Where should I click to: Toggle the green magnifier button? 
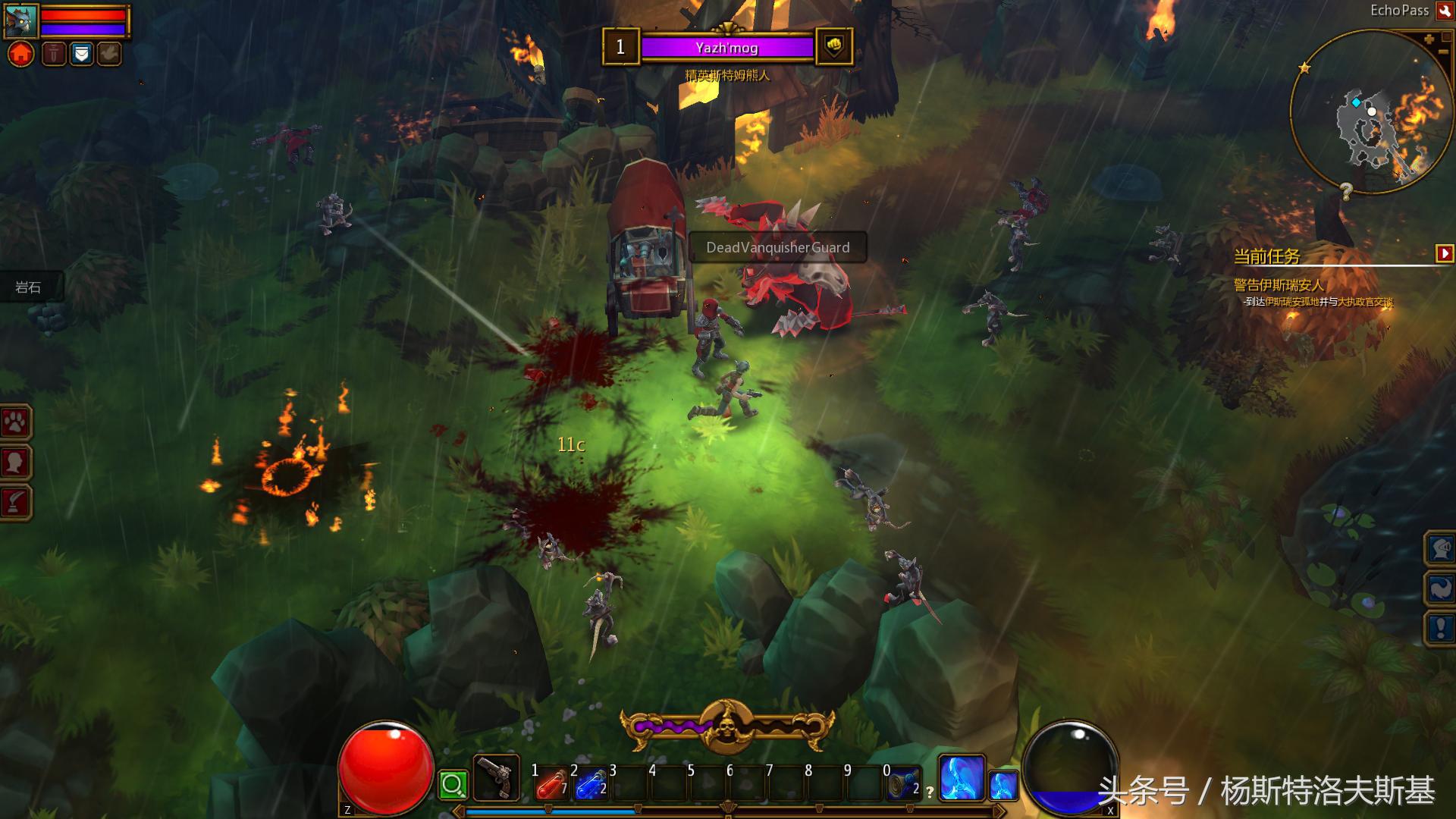tap(453, 785)
